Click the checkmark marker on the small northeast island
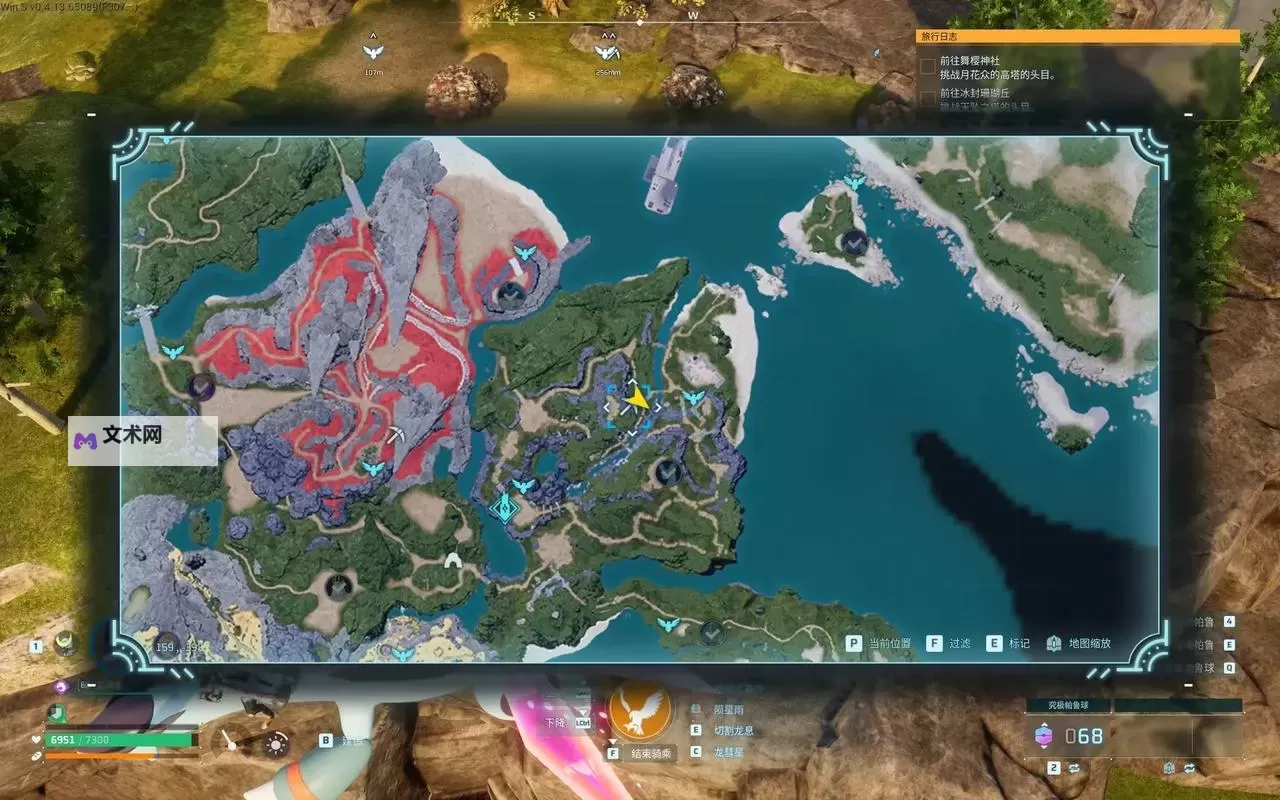The width and height of the screenshot is (1280, 800). click(x=854, y=241)
